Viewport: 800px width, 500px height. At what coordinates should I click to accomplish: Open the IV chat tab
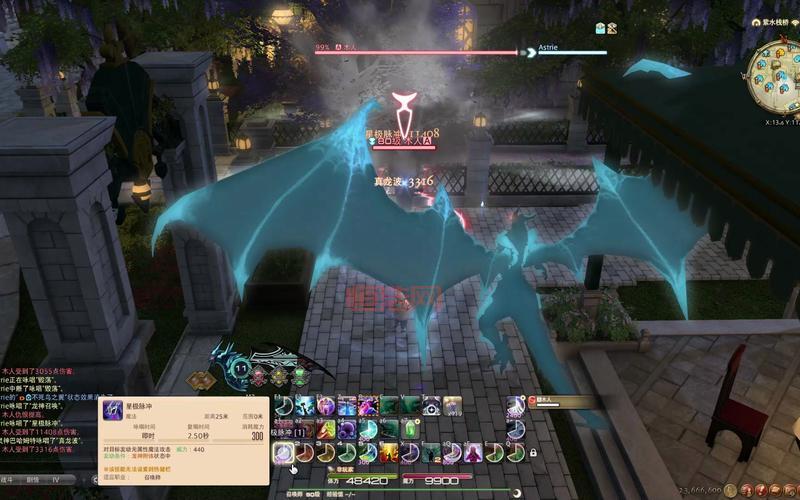[x=56, y=480]
